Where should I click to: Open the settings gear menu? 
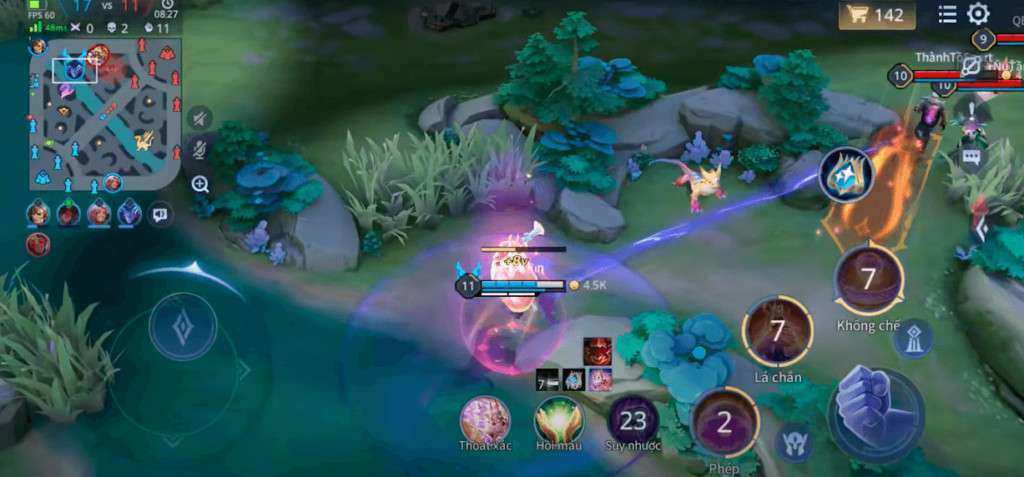(977, 14)
